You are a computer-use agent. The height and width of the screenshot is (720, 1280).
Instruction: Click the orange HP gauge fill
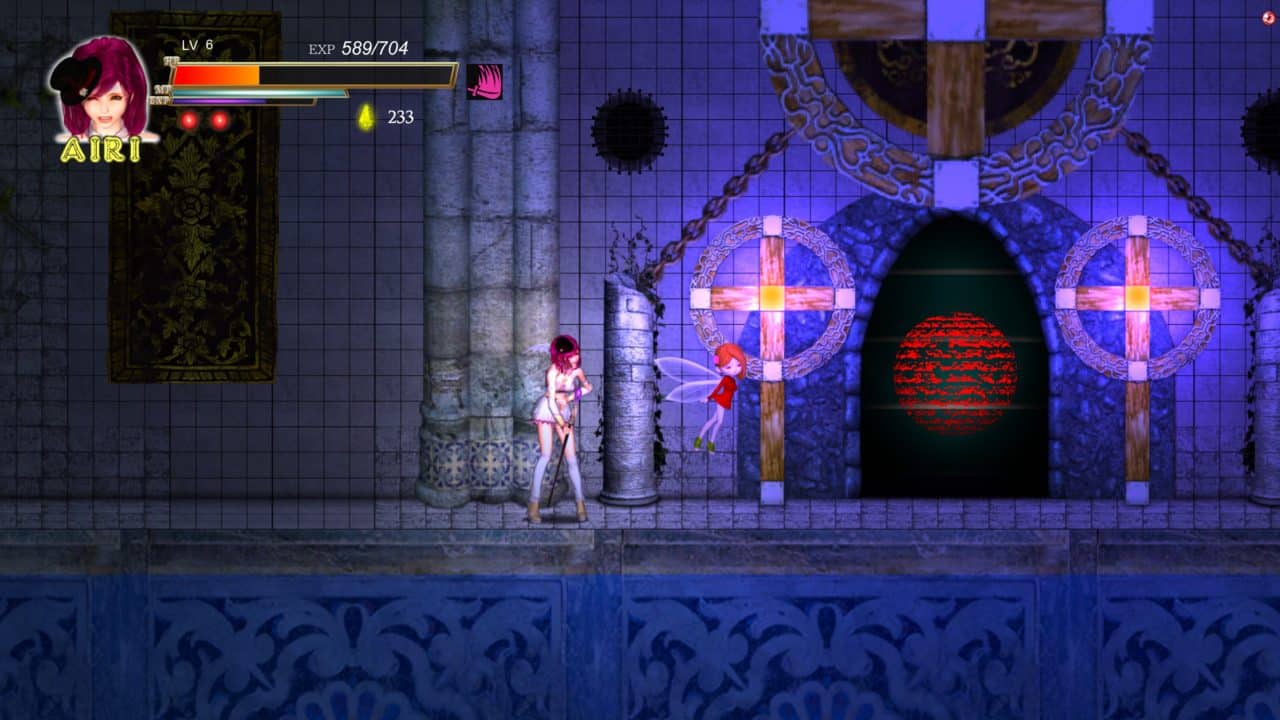pyautogui.click(x=215, y=74)
